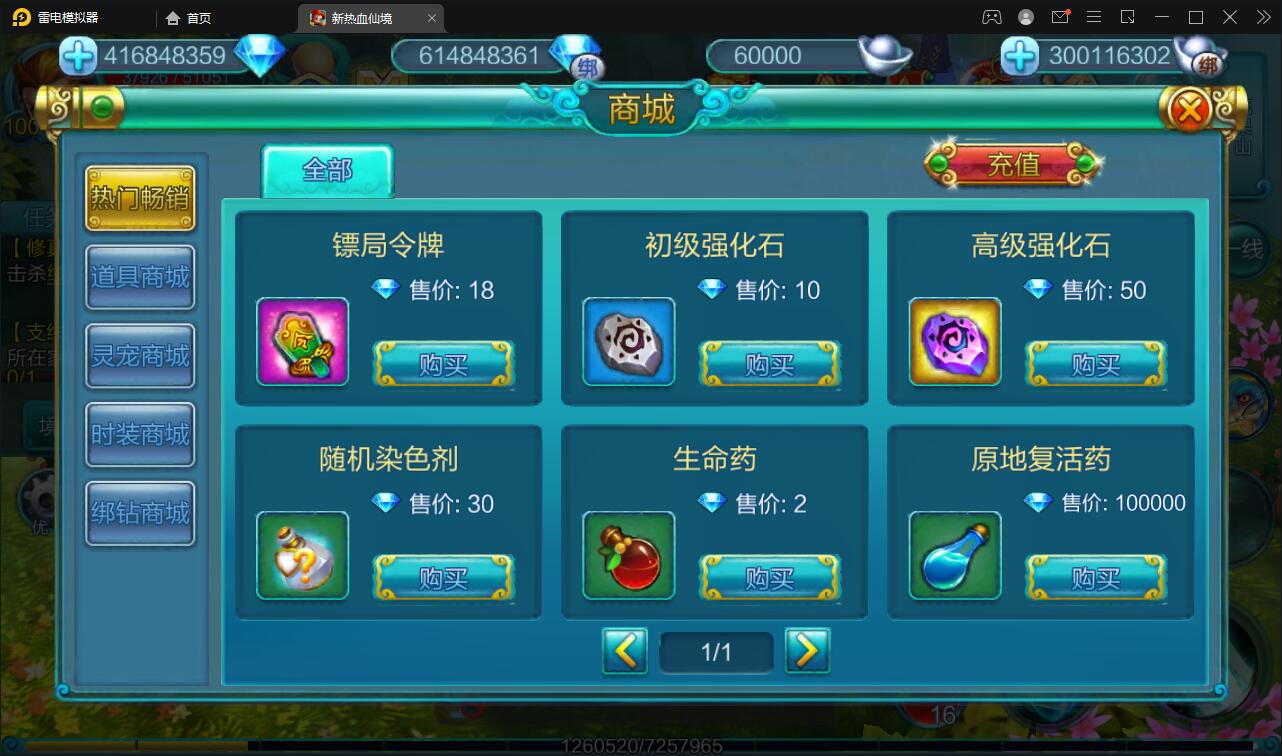Buy the 生命药 with 购买 button
The width and height of the screenshot is (1282, 756).
770,578
